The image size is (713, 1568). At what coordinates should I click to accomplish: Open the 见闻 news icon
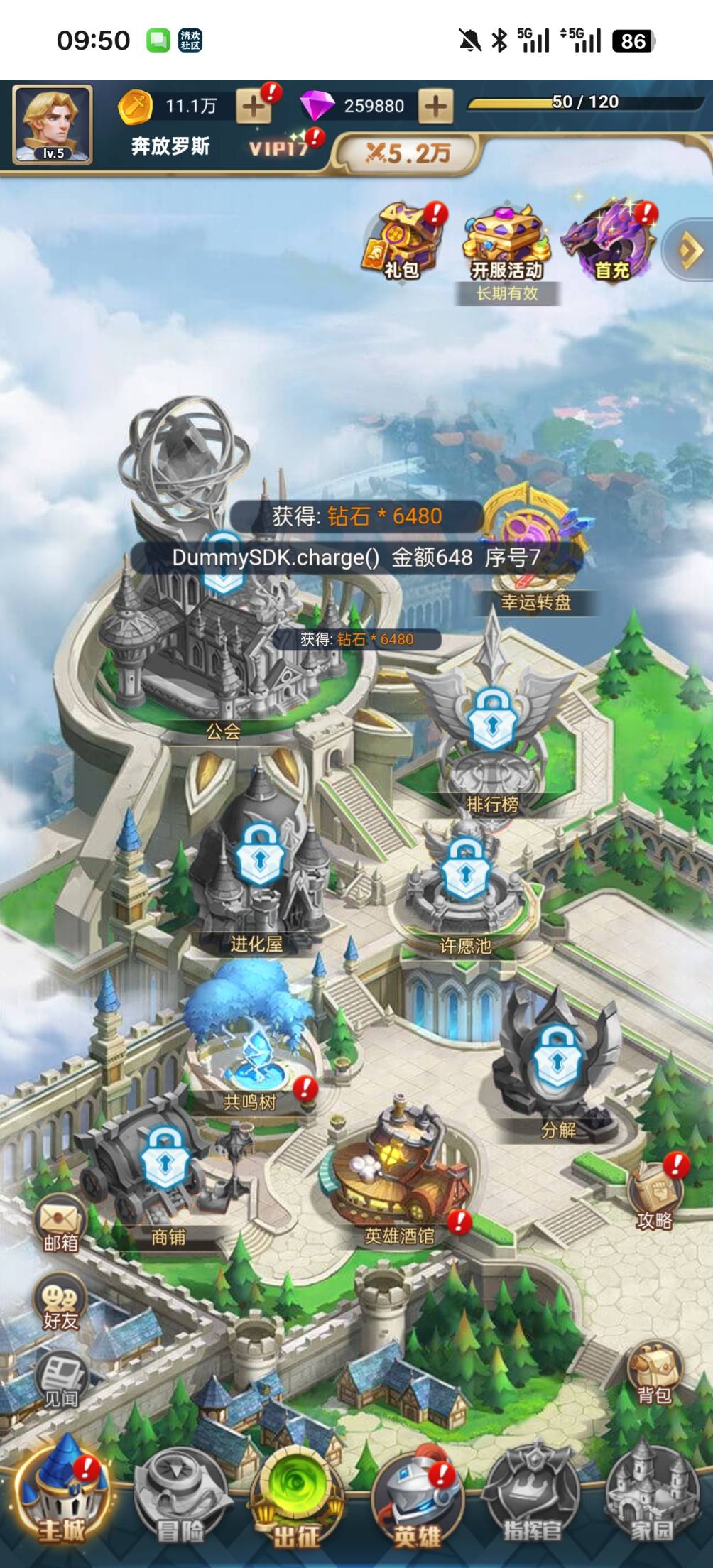point(61,1379)
